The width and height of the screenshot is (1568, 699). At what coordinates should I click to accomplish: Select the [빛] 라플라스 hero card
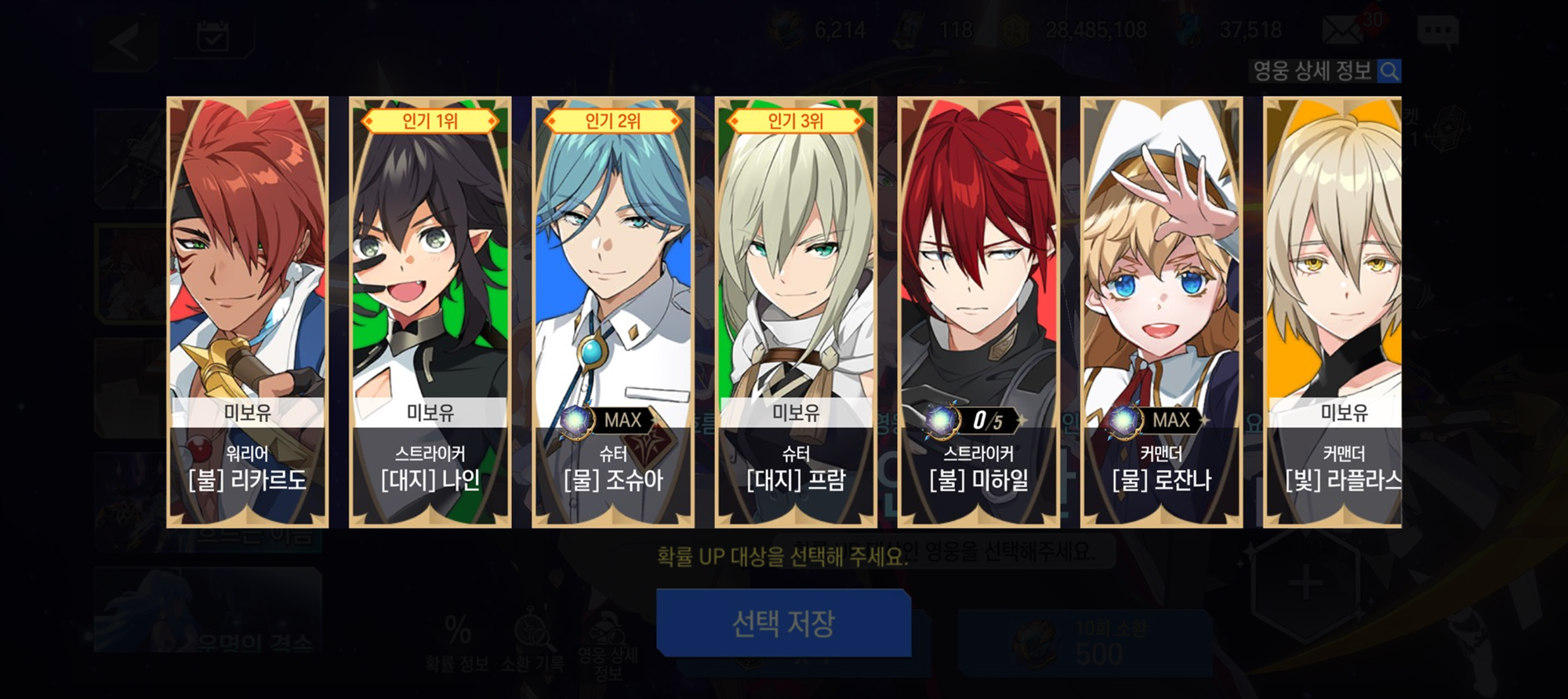1333,311
